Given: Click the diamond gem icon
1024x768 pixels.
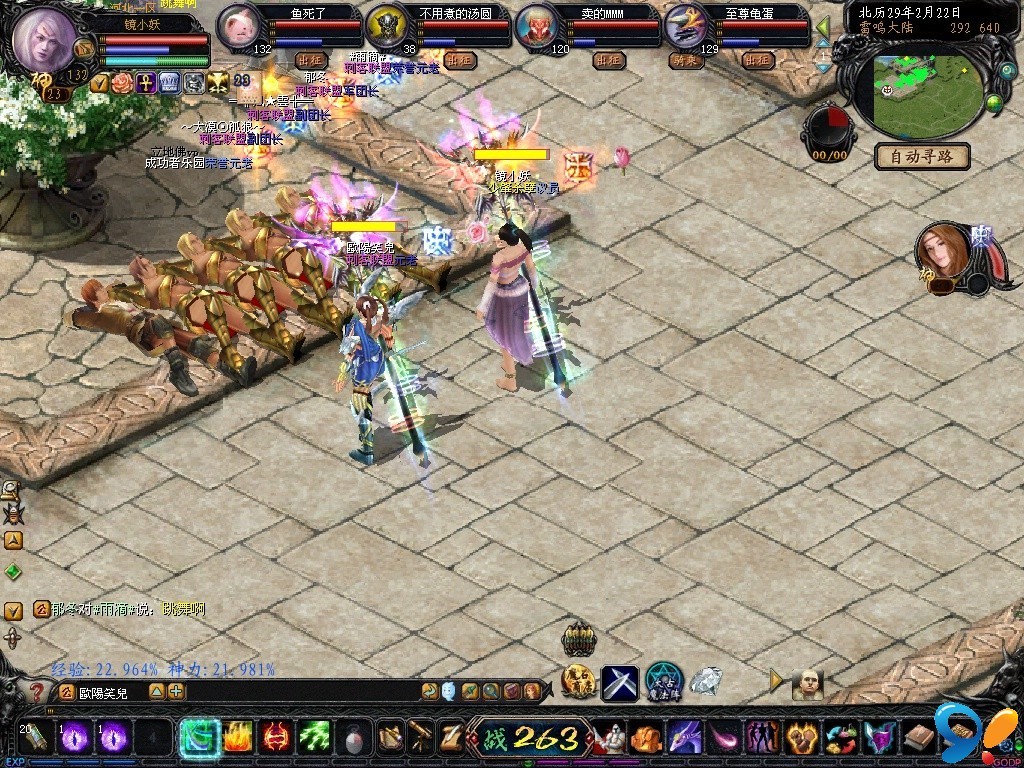Looking at the screenshot, I should tap(706, 682).
